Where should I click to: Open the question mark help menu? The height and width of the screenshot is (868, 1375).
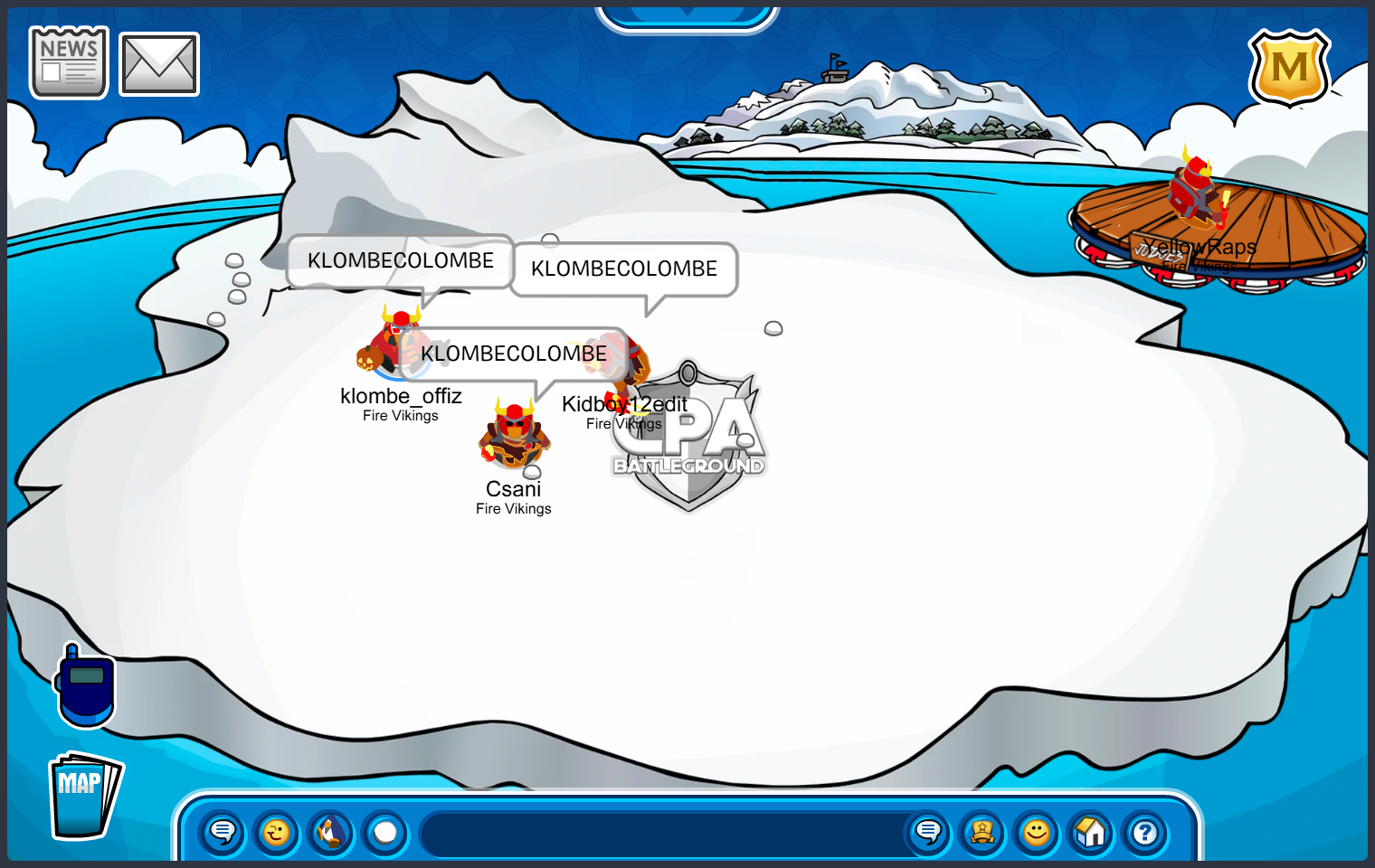(x=1145, y=832)
